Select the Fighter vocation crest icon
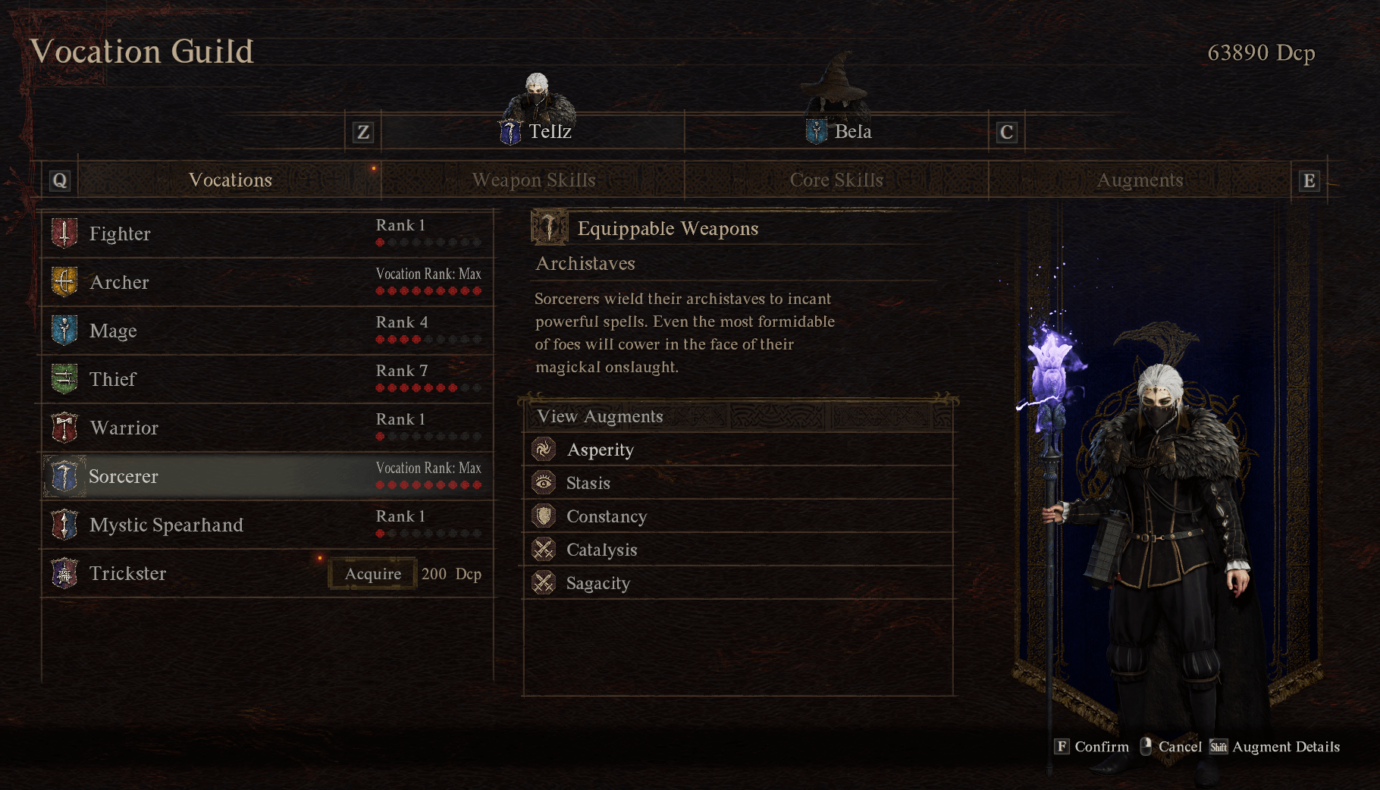 [x=65, y=233]
